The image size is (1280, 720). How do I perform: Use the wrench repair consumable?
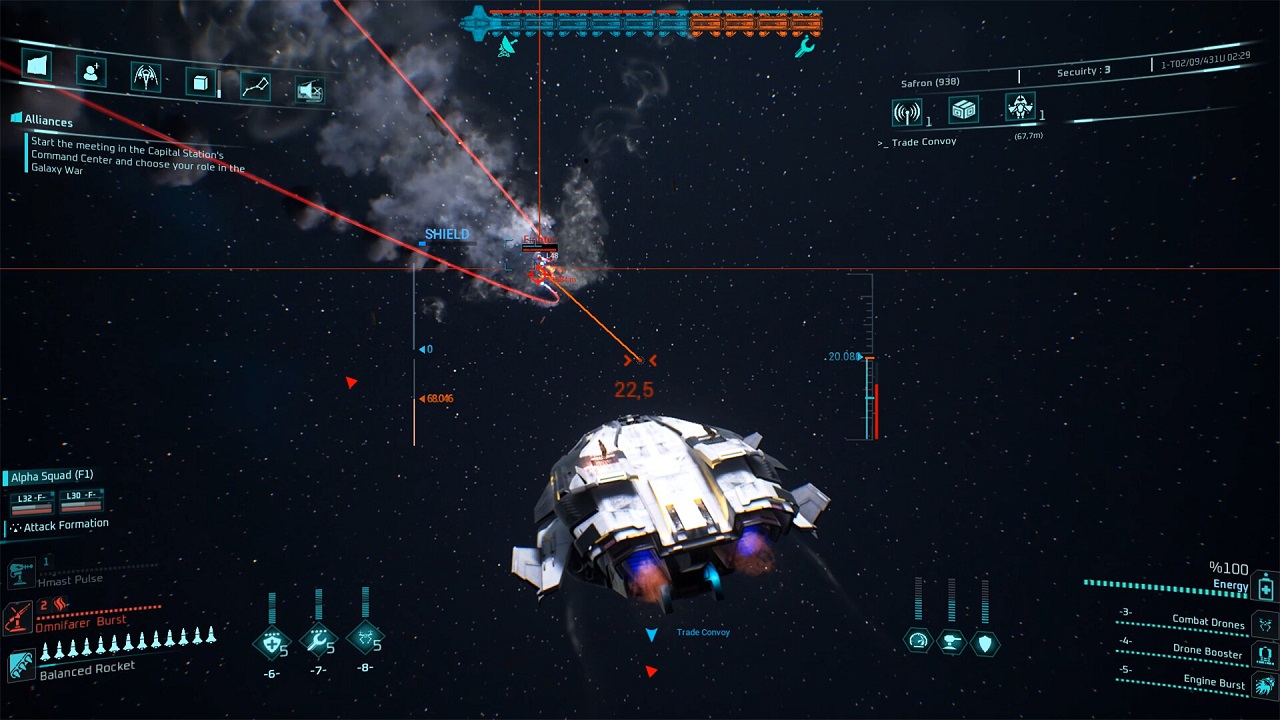coord(318,640)
